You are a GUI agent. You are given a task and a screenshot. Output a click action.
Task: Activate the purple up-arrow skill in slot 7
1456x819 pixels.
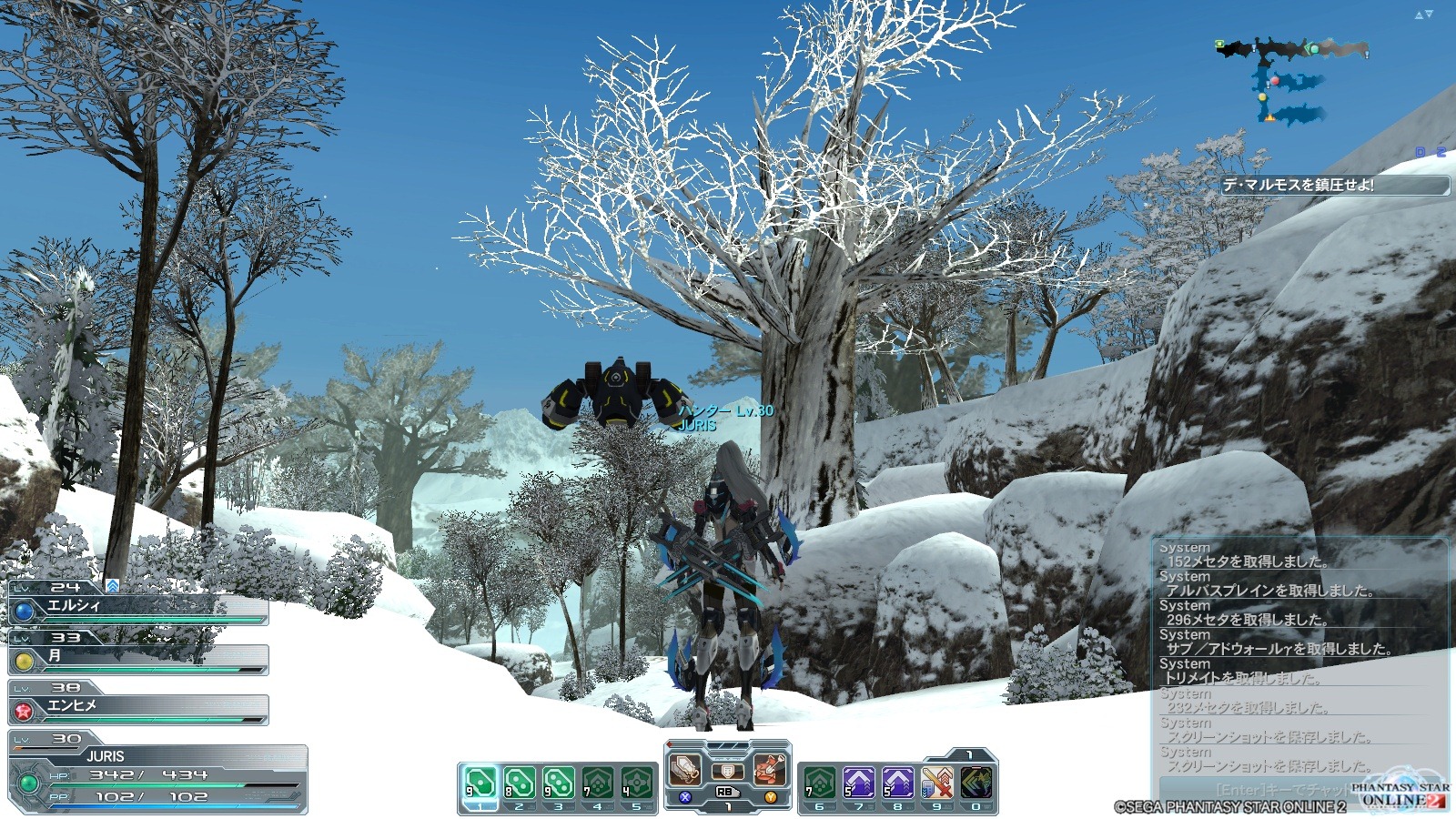pos(858,783)
